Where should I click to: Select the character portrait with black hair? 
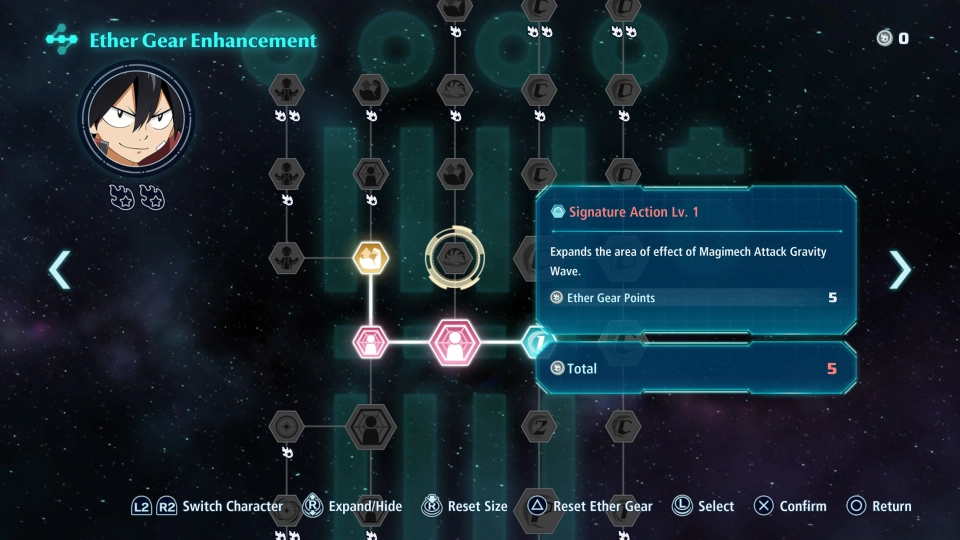pyautogui.click(x=136, y=120)
